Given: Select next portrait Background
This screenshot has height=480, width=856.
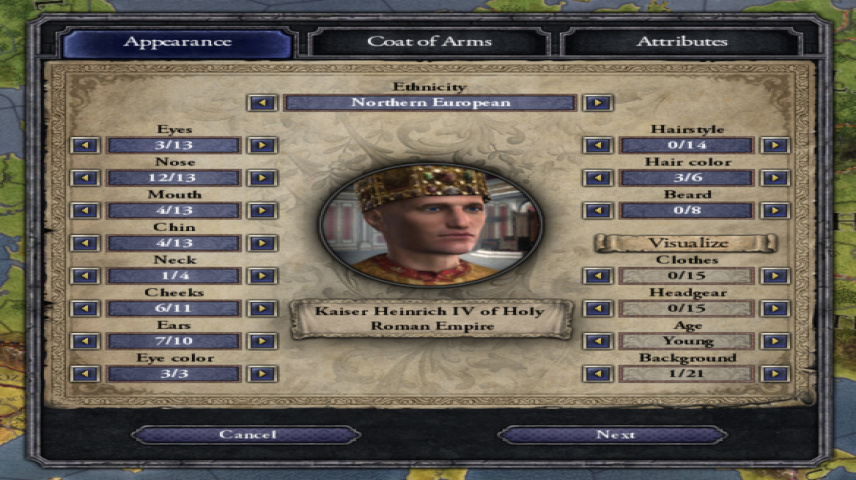Looking at the screenshot, I should [x=774, y=373].
